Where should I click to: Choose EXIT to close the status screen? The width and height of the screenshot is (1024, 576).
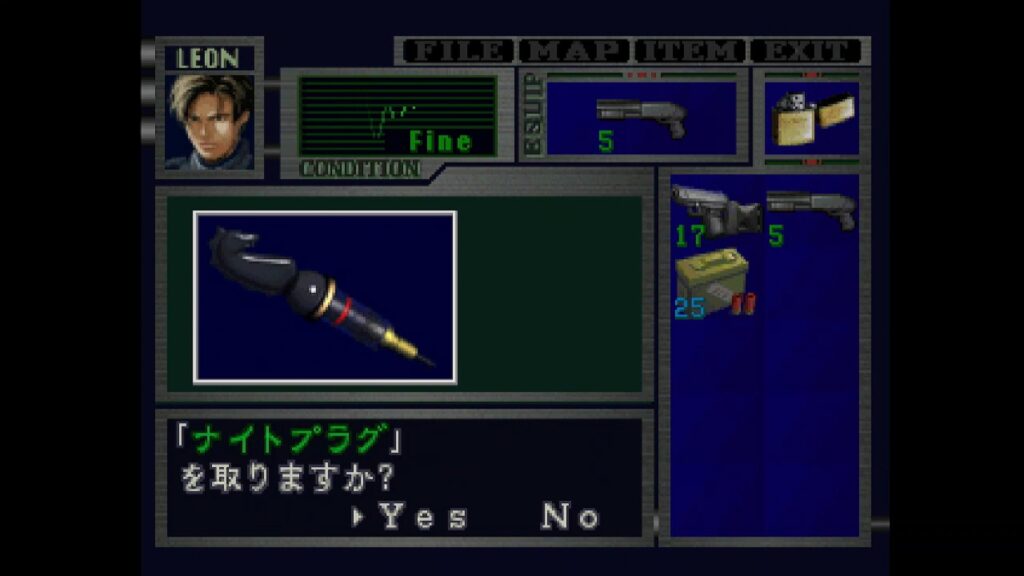pos(806,50)
